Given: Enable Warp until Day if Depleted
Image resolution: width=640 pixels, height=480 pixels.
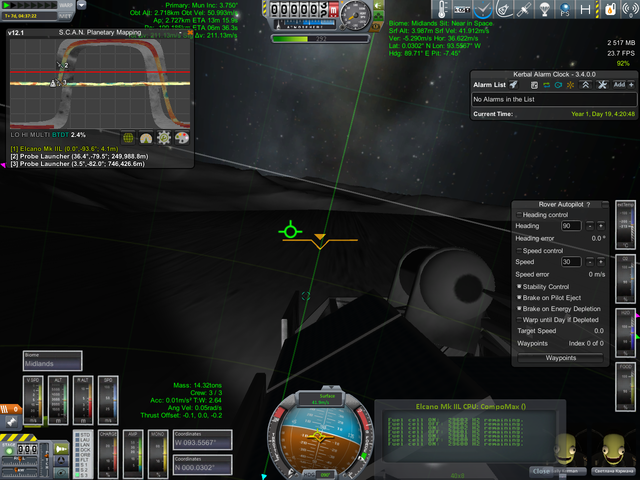Looking at the screenshot, I should [518, 319].
